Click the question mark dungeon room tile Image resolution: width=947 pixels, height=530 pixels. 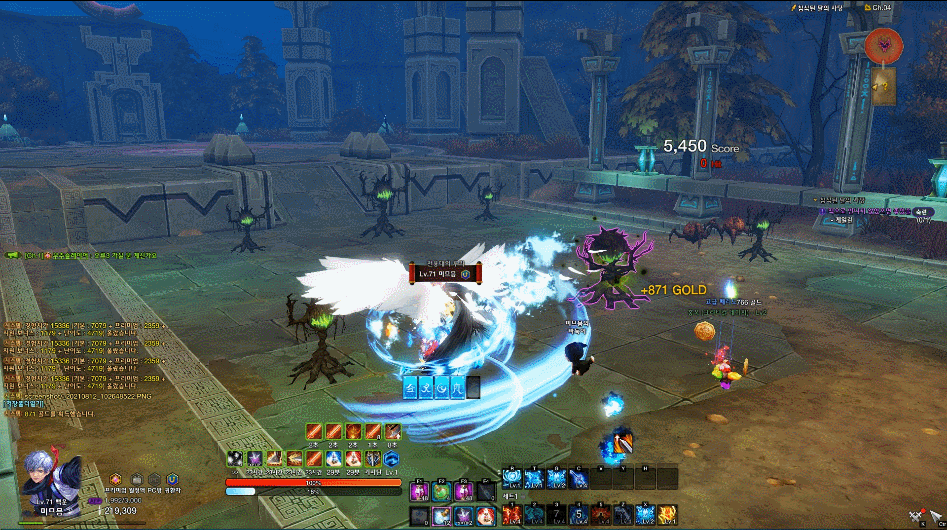[x=885, y=84]
